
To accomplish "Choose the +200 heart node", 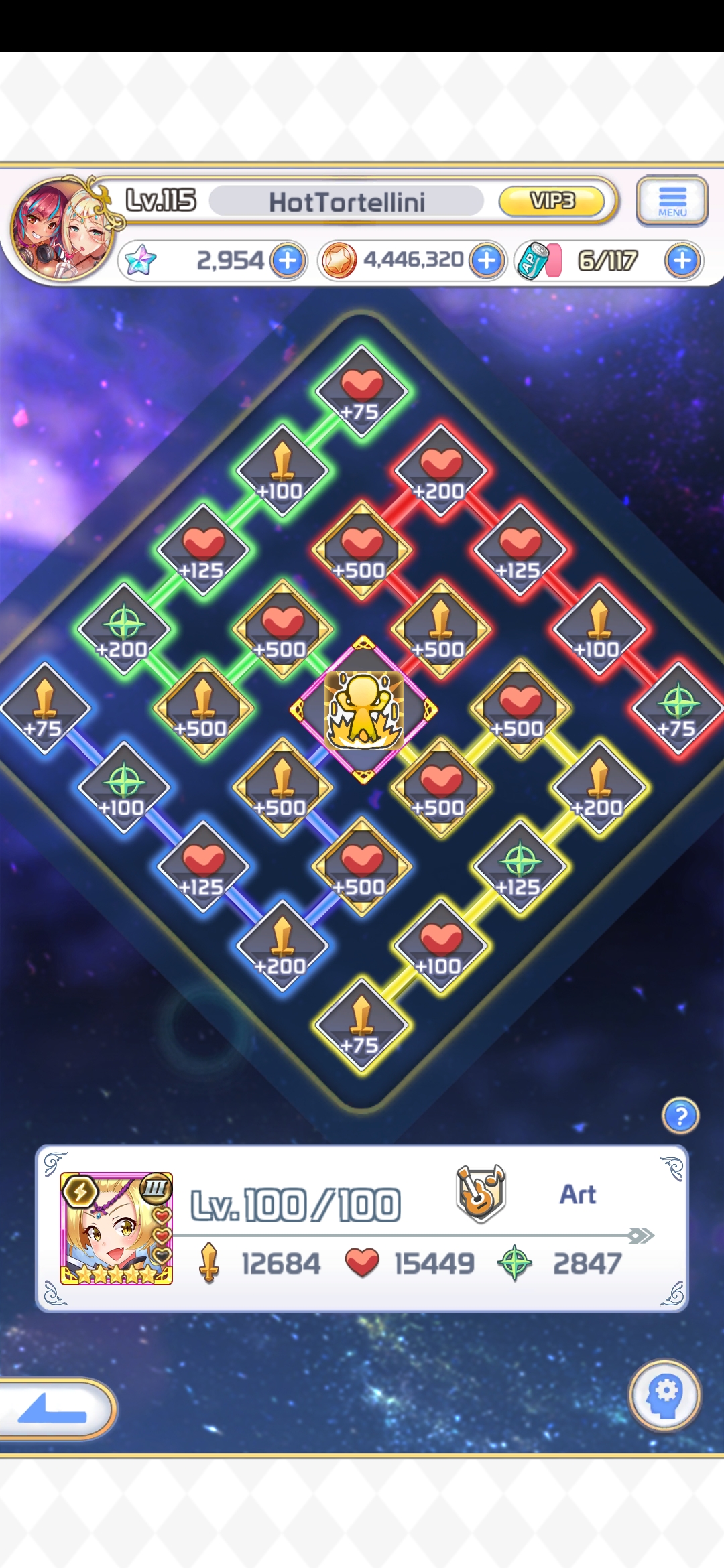I will coord(441,472).
